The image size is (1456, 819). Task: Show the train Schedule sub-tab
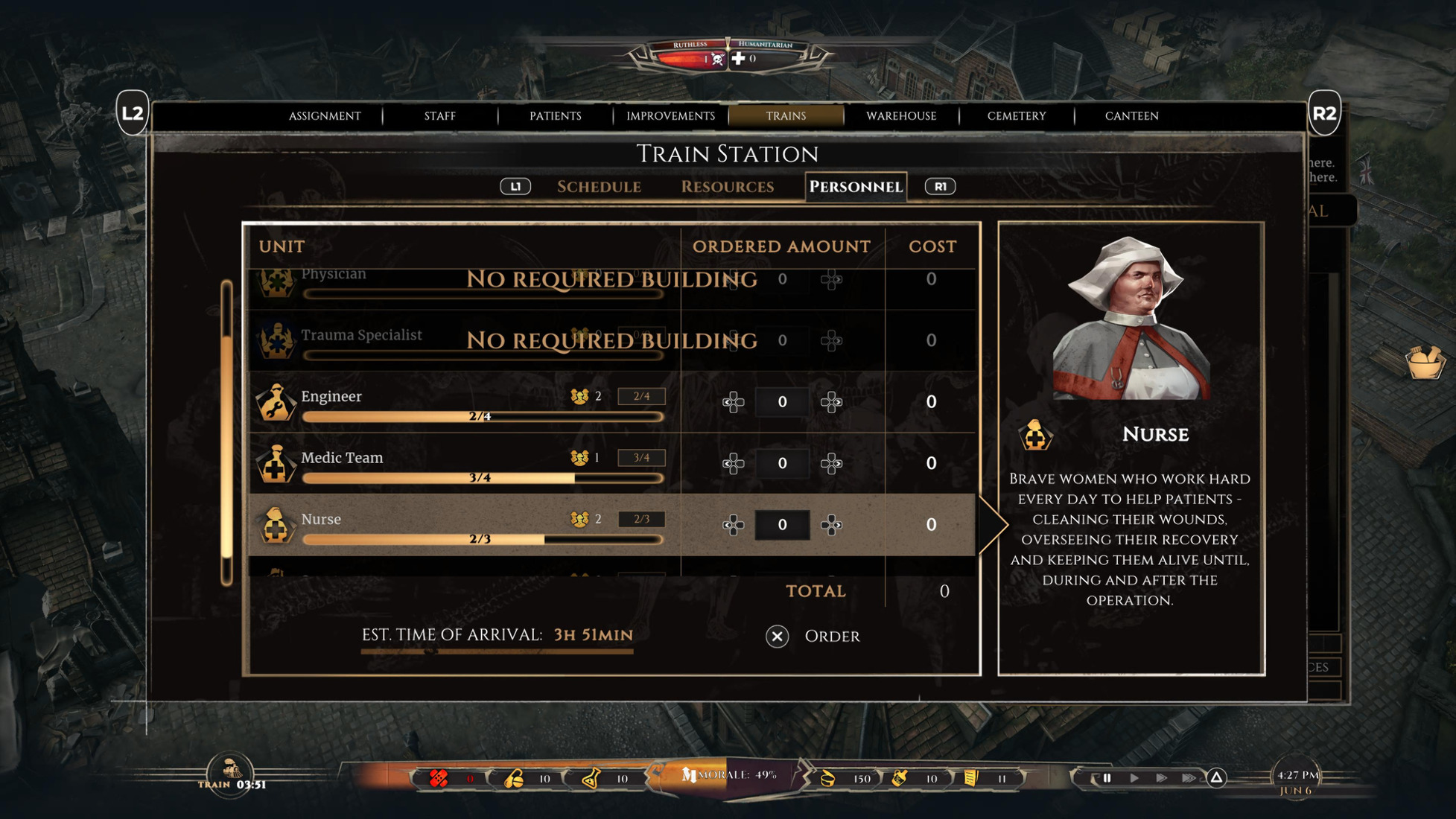tap(599, 186)
